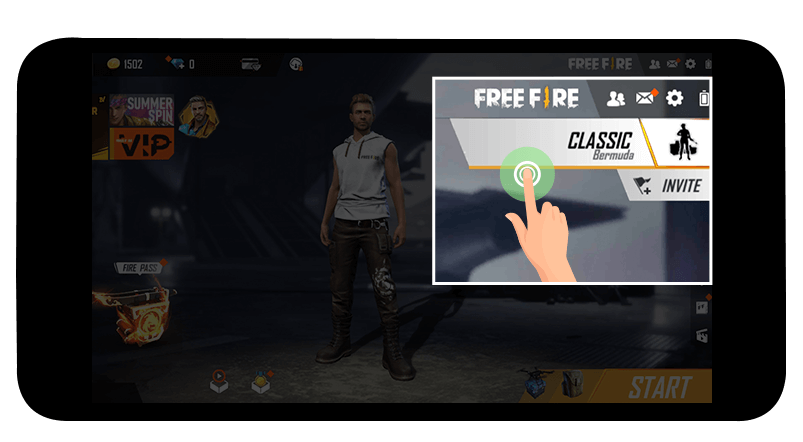Image resolution: width=803 pixels, height=442 pixels.
Task: Open the backpack vest icon near START
Action: pyautogui.click(x=572, y=384)
